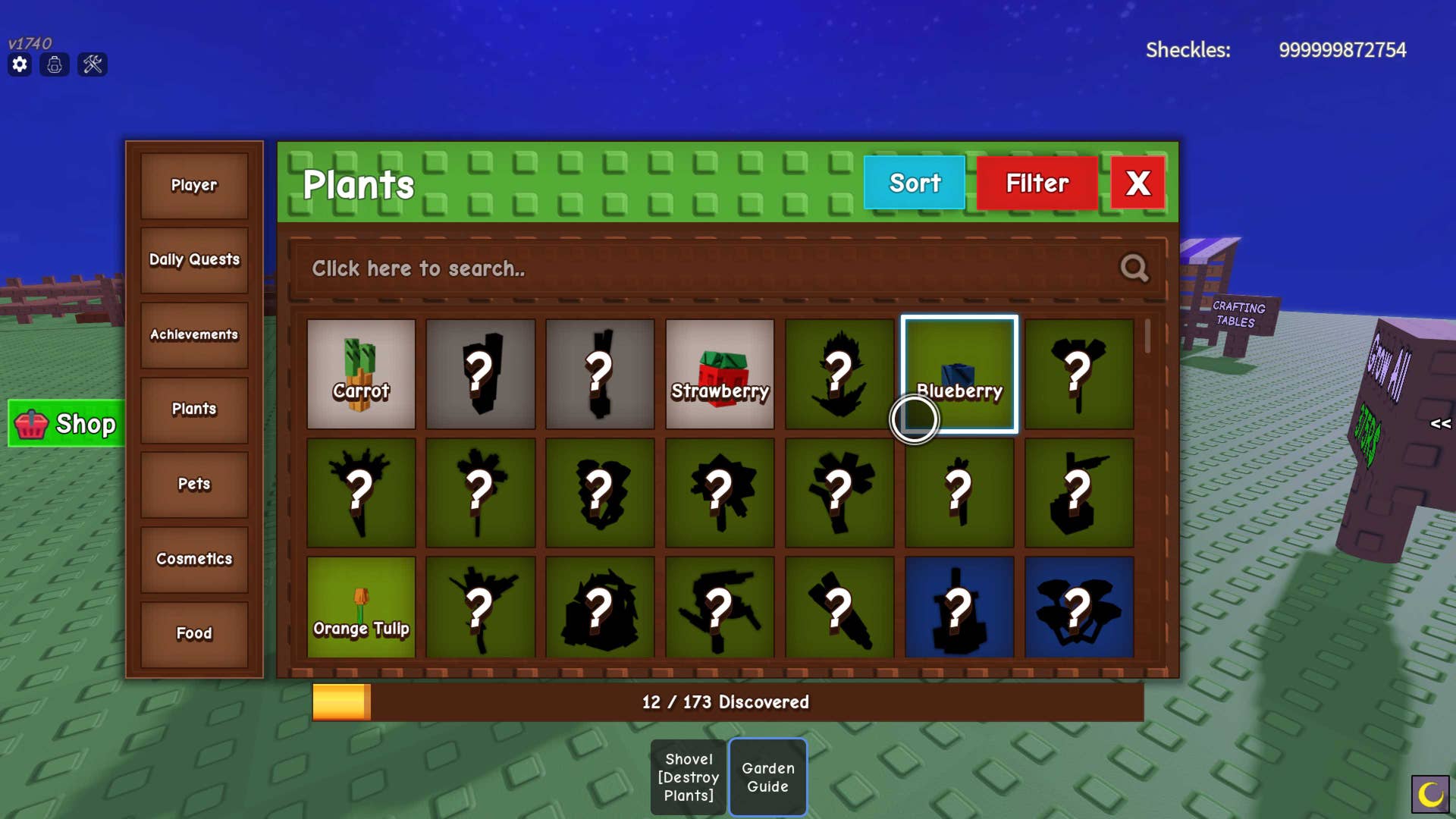This screenshot has height=819, width=1456.
Task: Click the crossed tools icon
Action: tap(93, 64)
